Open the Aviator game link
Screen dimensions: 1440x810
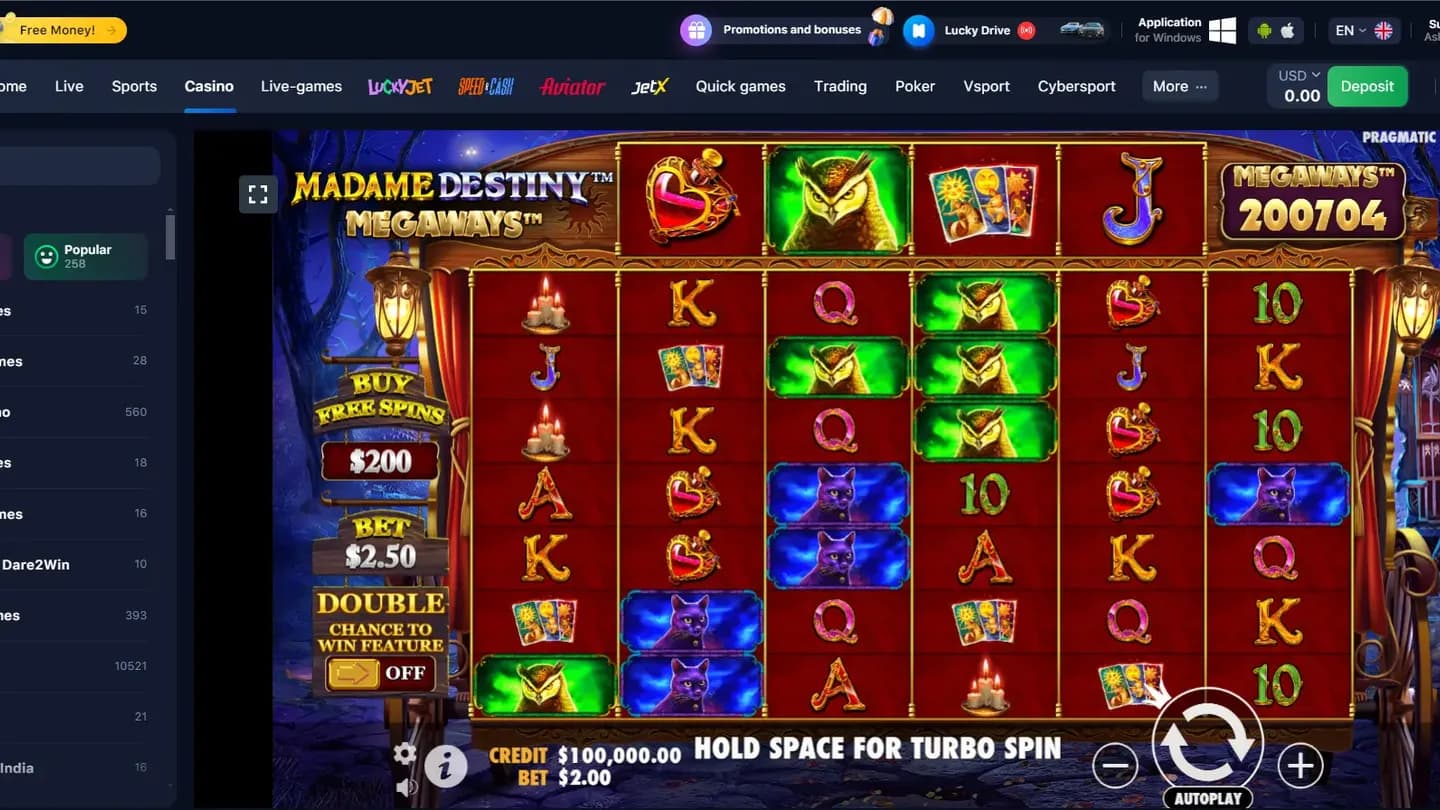572,87
